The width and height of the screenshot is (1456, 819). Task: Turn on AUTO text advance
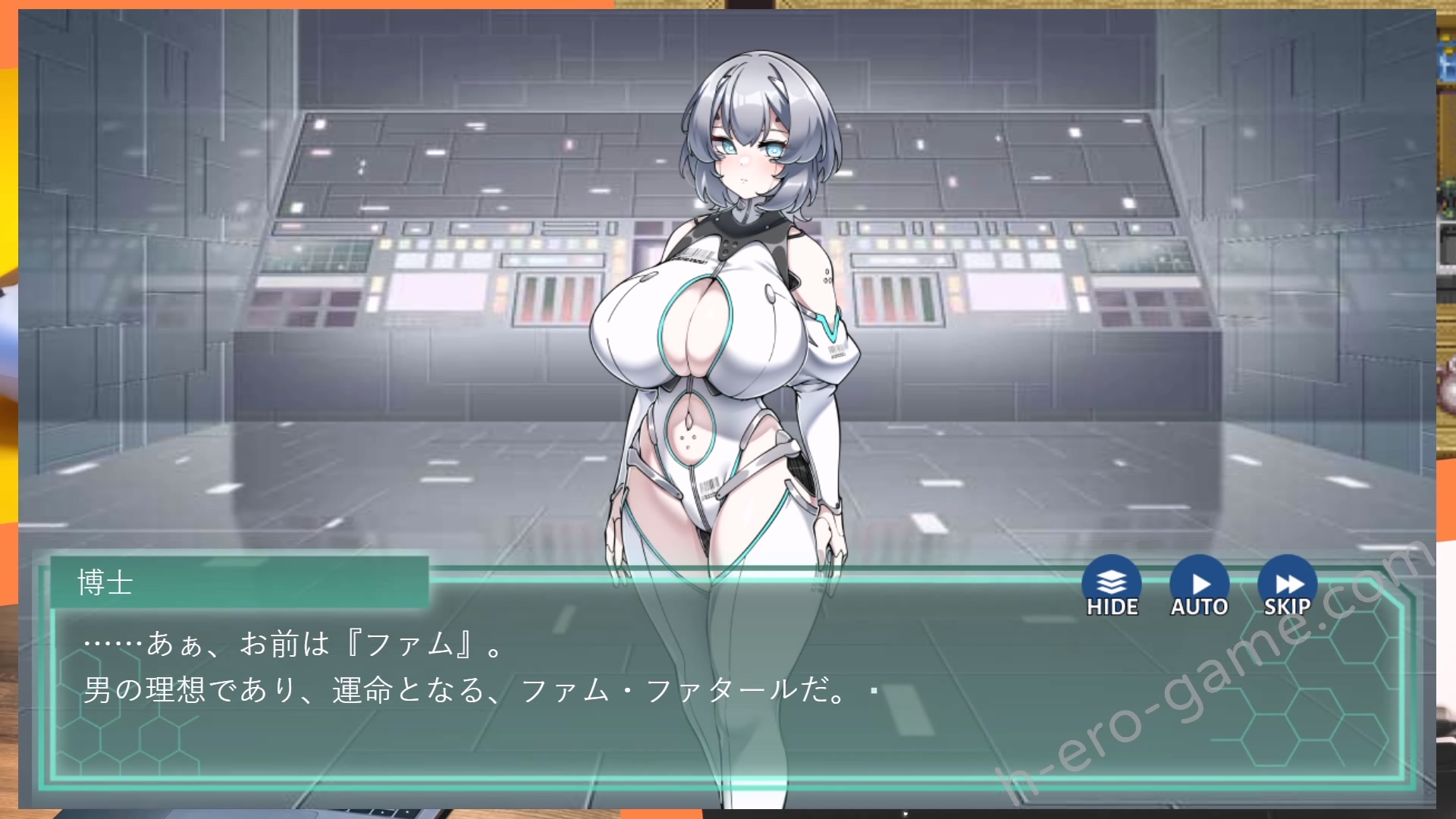point(1200,586)
